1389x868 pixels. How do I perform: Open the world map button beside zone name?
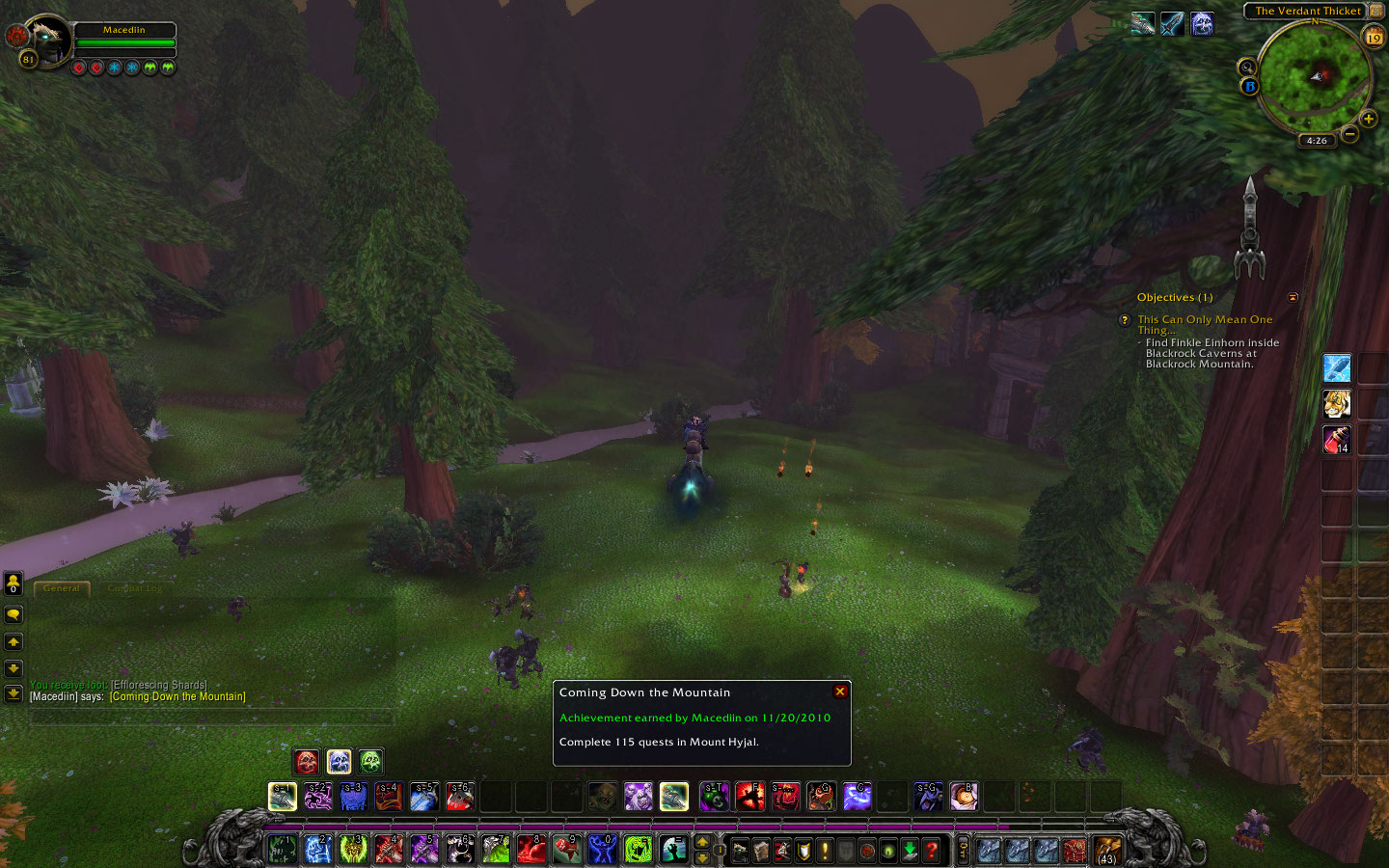pos(1376,11)
